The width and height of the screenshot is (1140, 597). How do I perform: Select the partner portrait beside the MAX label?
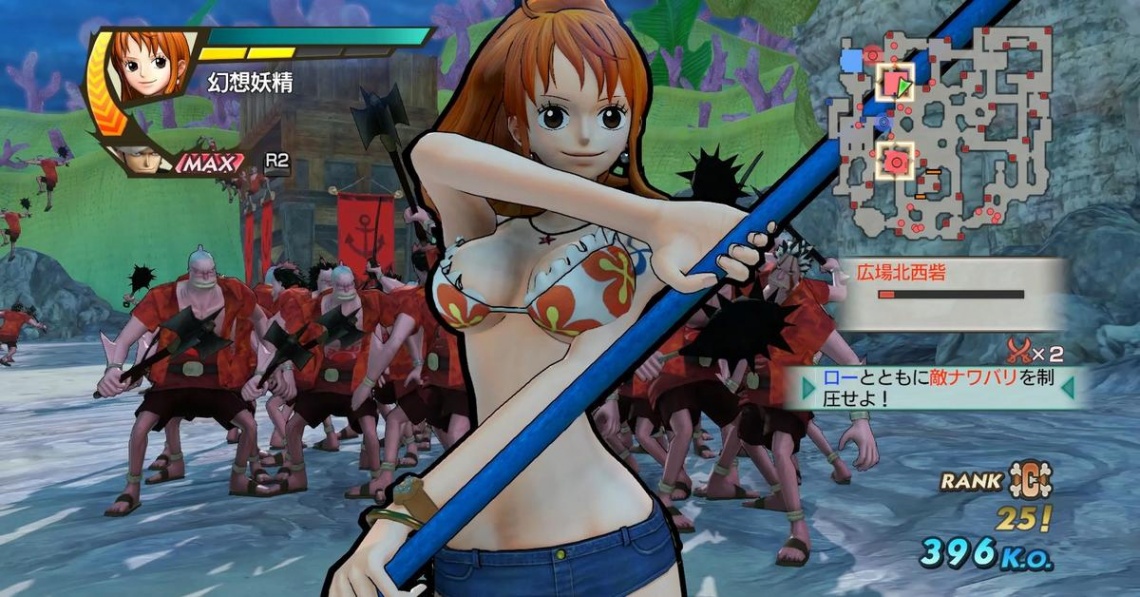[144, 158]
